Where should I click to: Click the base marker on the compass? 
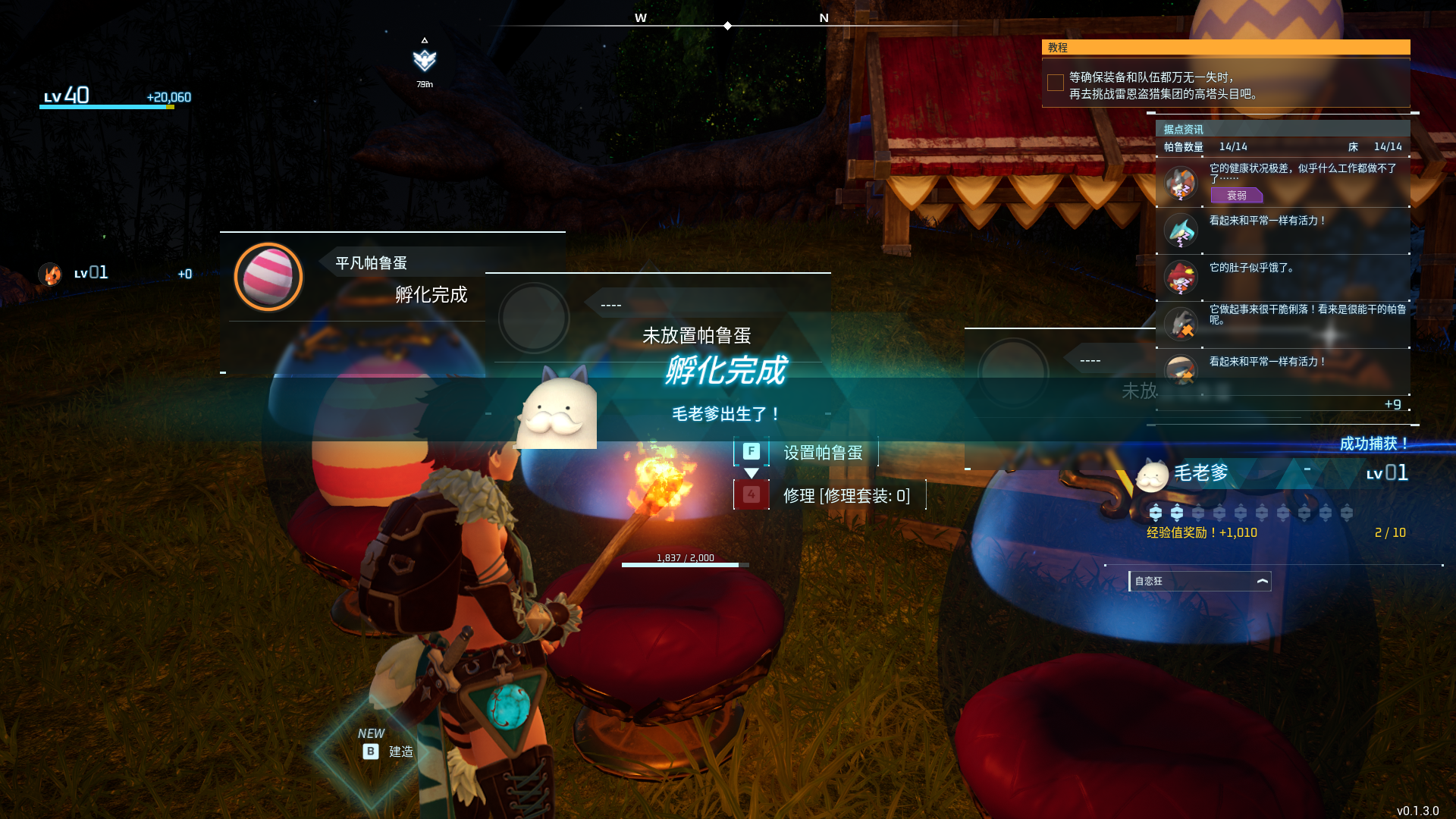[x=425, y=60]
